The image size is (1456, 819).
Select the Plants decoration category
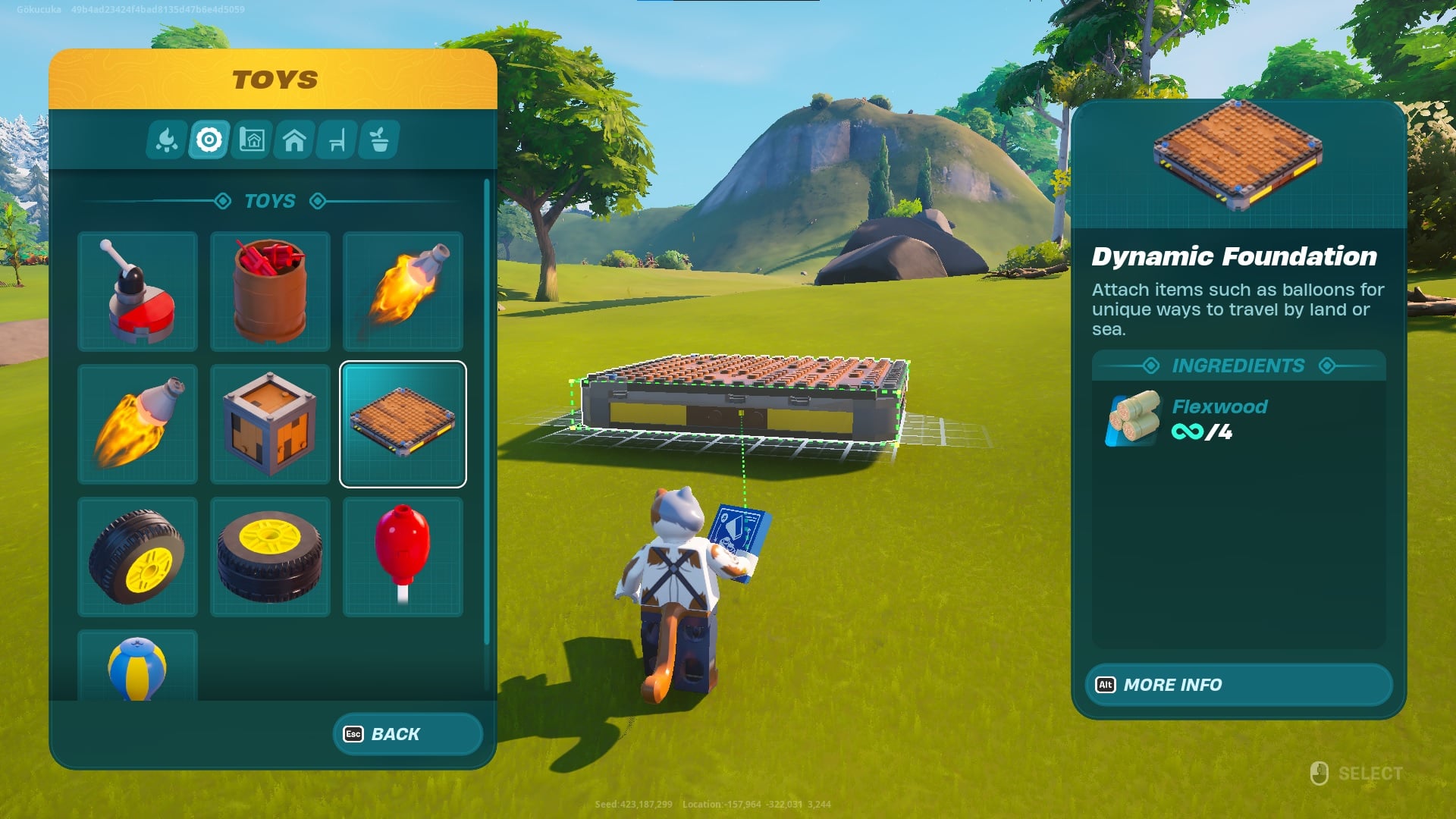coord(378,140)
